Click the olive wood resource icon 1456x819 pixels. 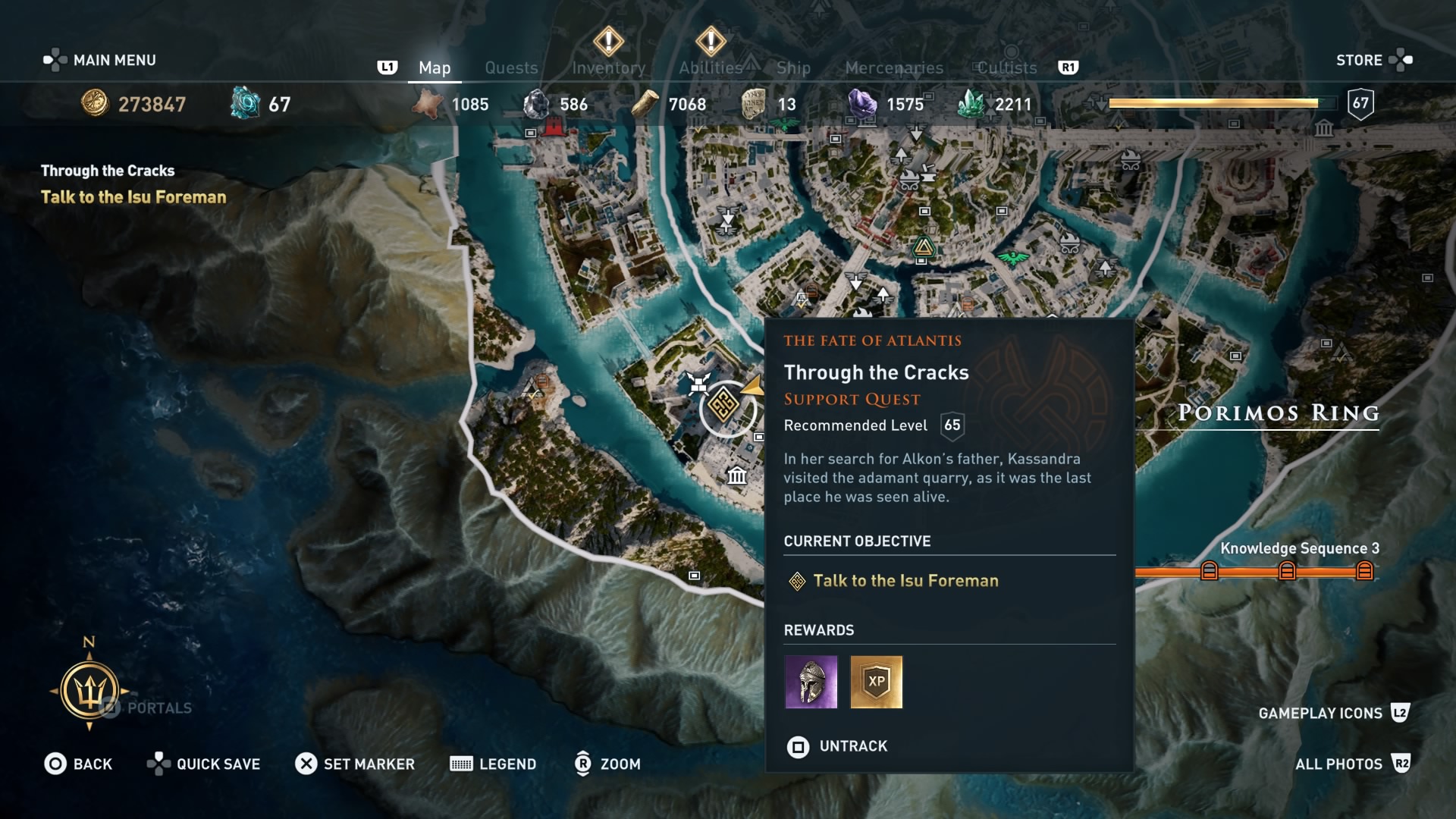(x=645, y=103)
